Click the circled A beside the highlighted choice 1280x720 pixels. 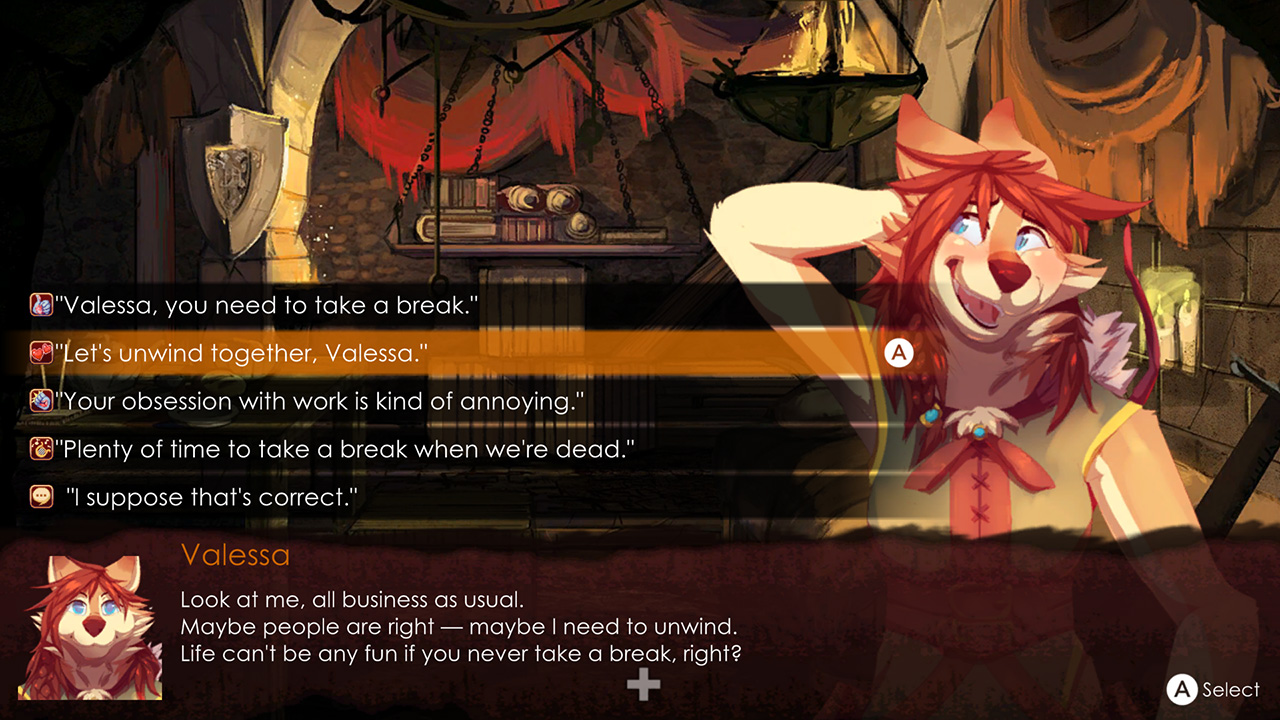(x=897, y=353)
